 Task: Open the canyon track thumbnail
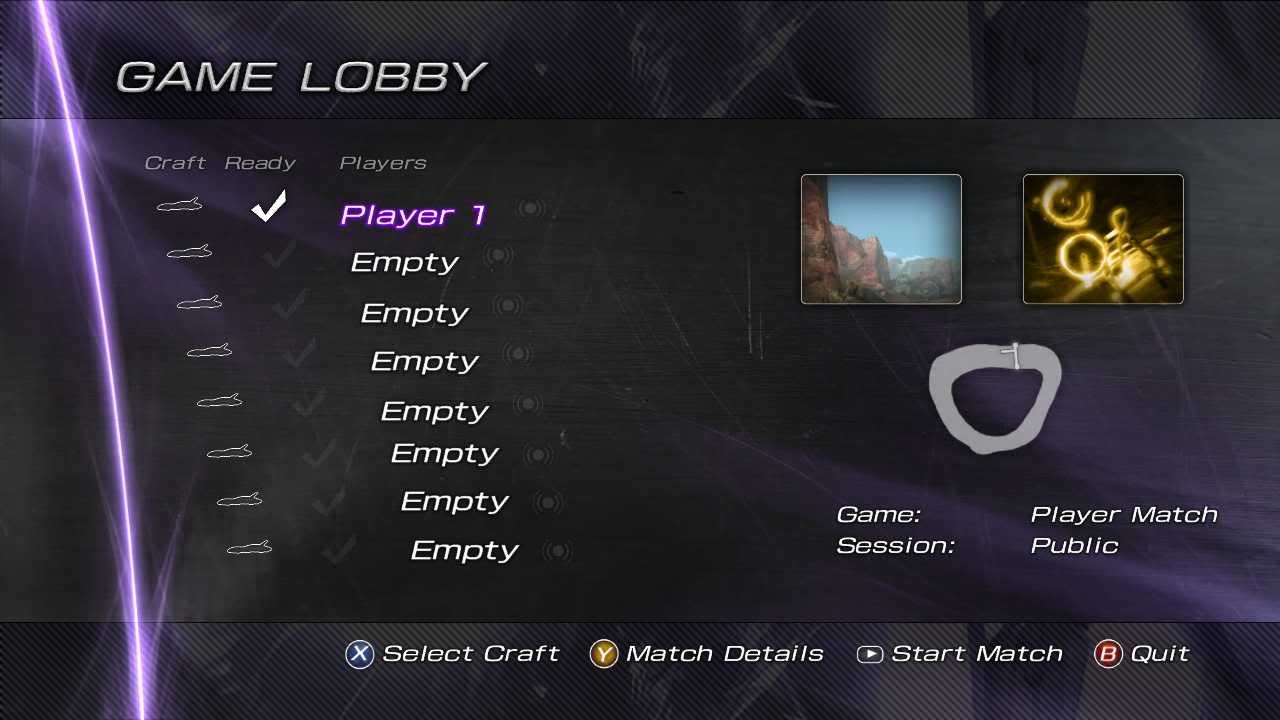coord(881,239)
